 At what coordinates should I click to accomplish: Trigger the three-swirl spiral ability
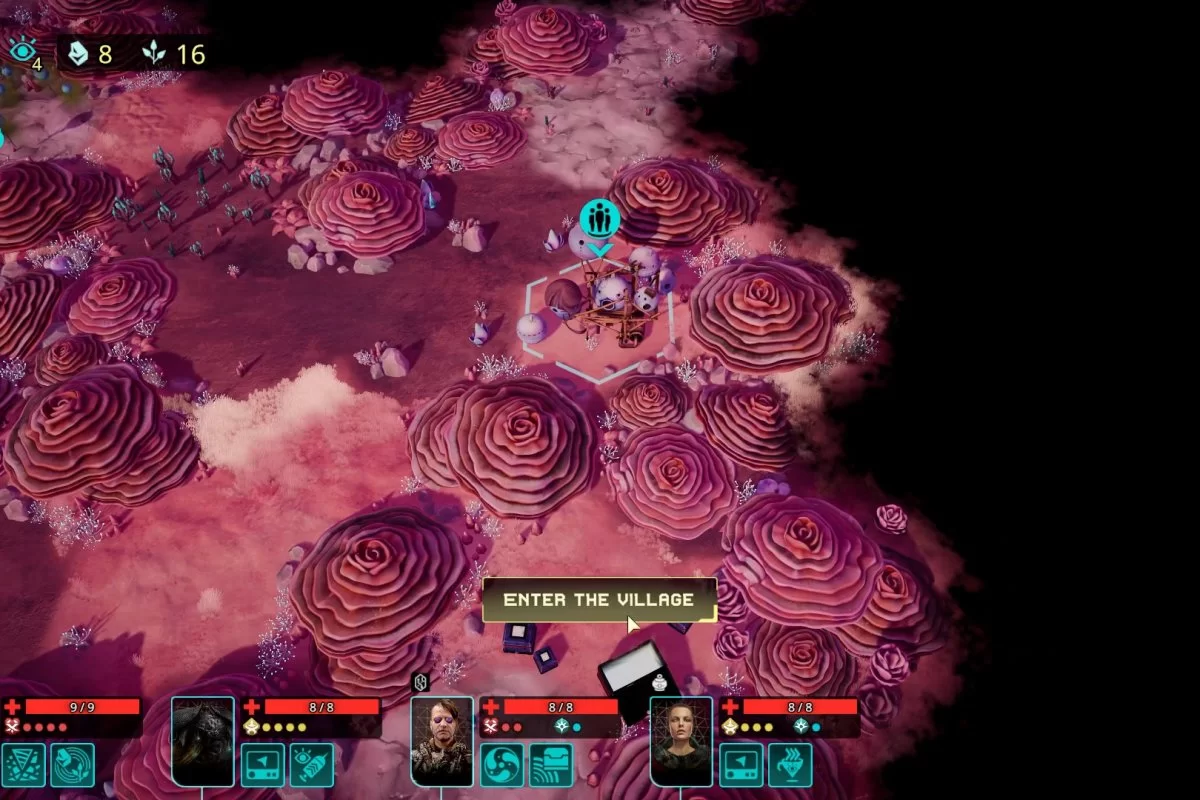pyautogui.click(x=502, y=764)
